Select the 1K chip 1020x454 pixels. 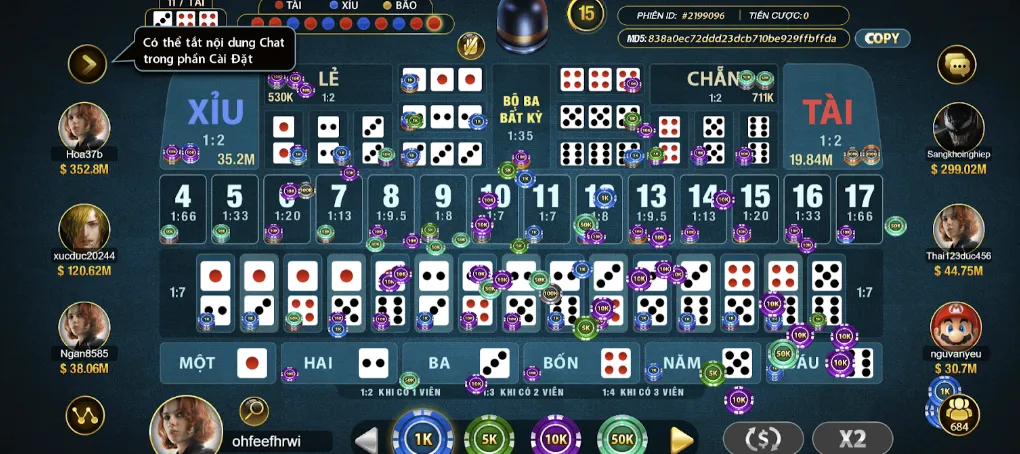coord(422,438)
